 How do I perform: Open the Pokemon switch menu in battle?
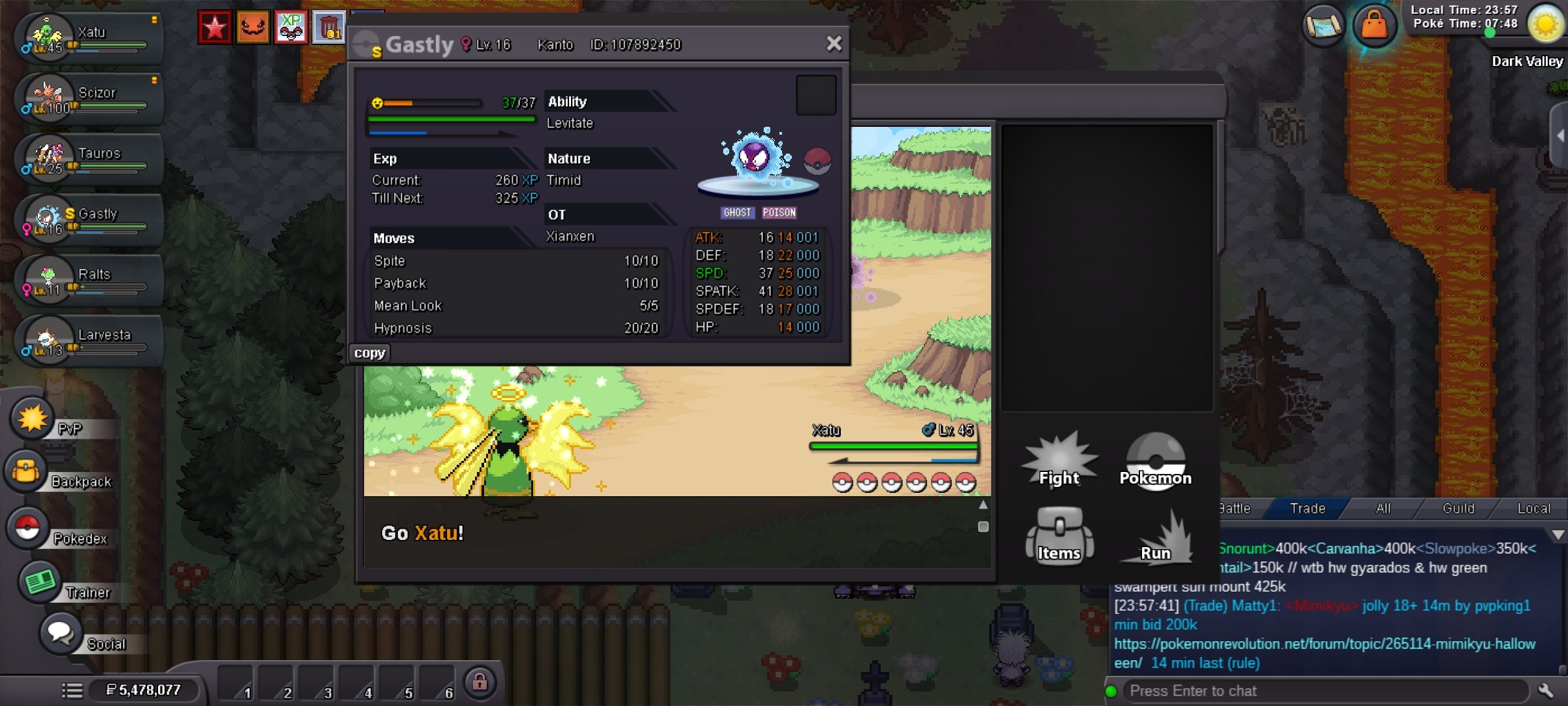pyautogui.click(x=1155, y=462)
